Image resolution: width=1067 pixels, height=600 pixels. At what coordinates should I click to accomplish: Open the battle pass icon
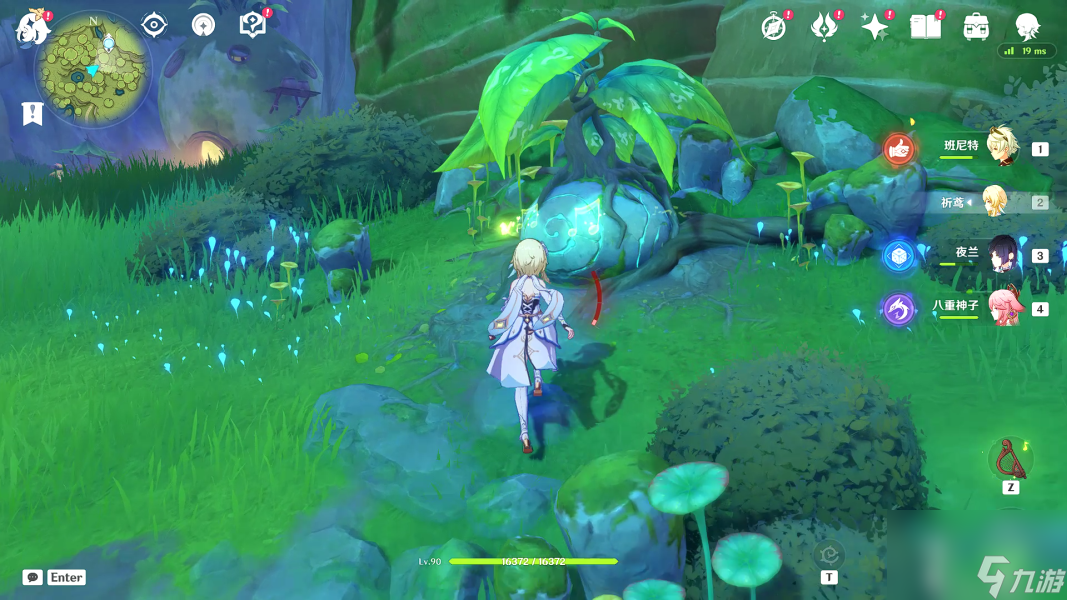coord(825,26)
